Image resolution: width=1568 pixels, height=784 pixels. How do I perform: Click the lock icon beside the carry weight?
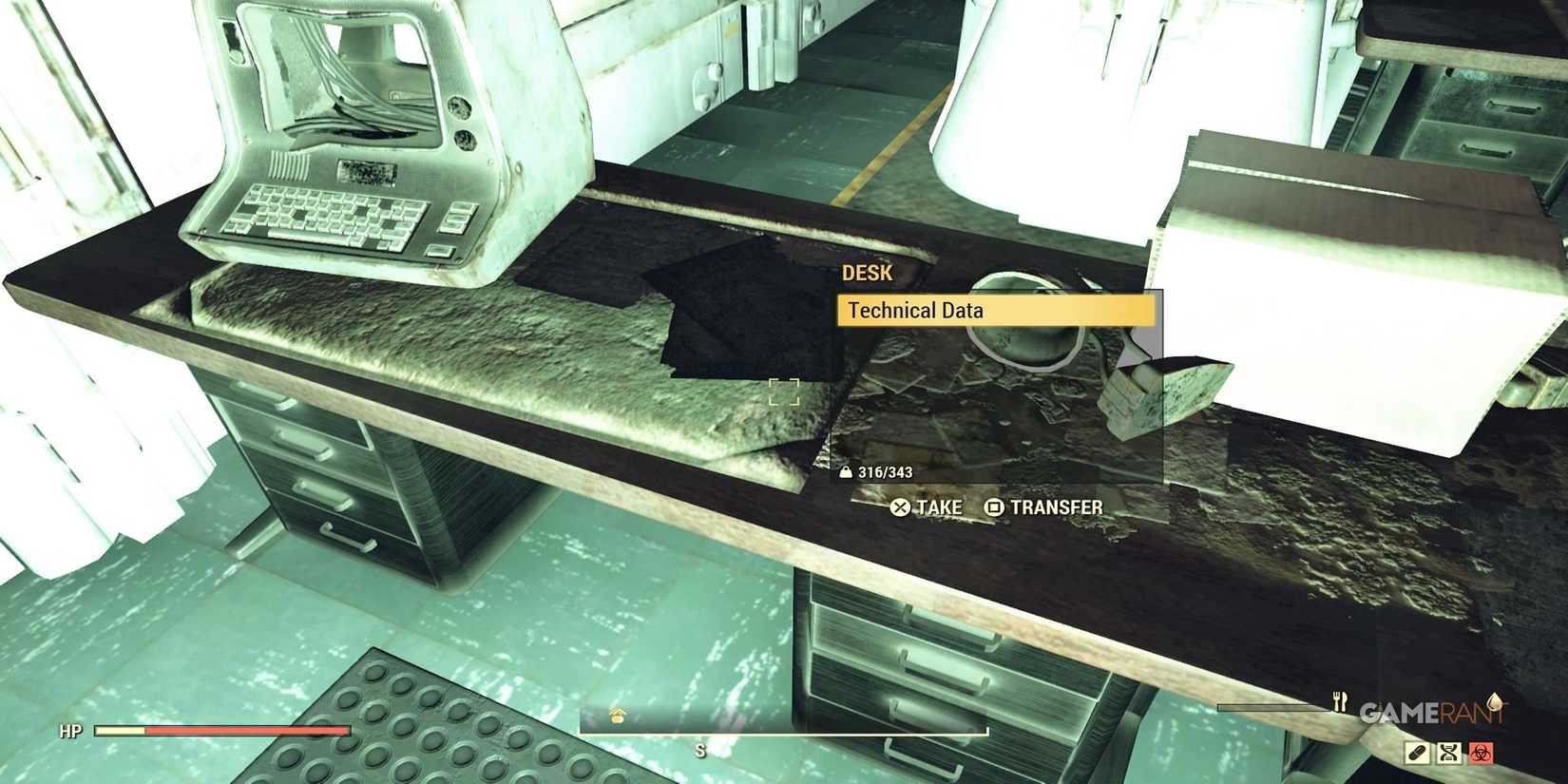coord(846,470)
